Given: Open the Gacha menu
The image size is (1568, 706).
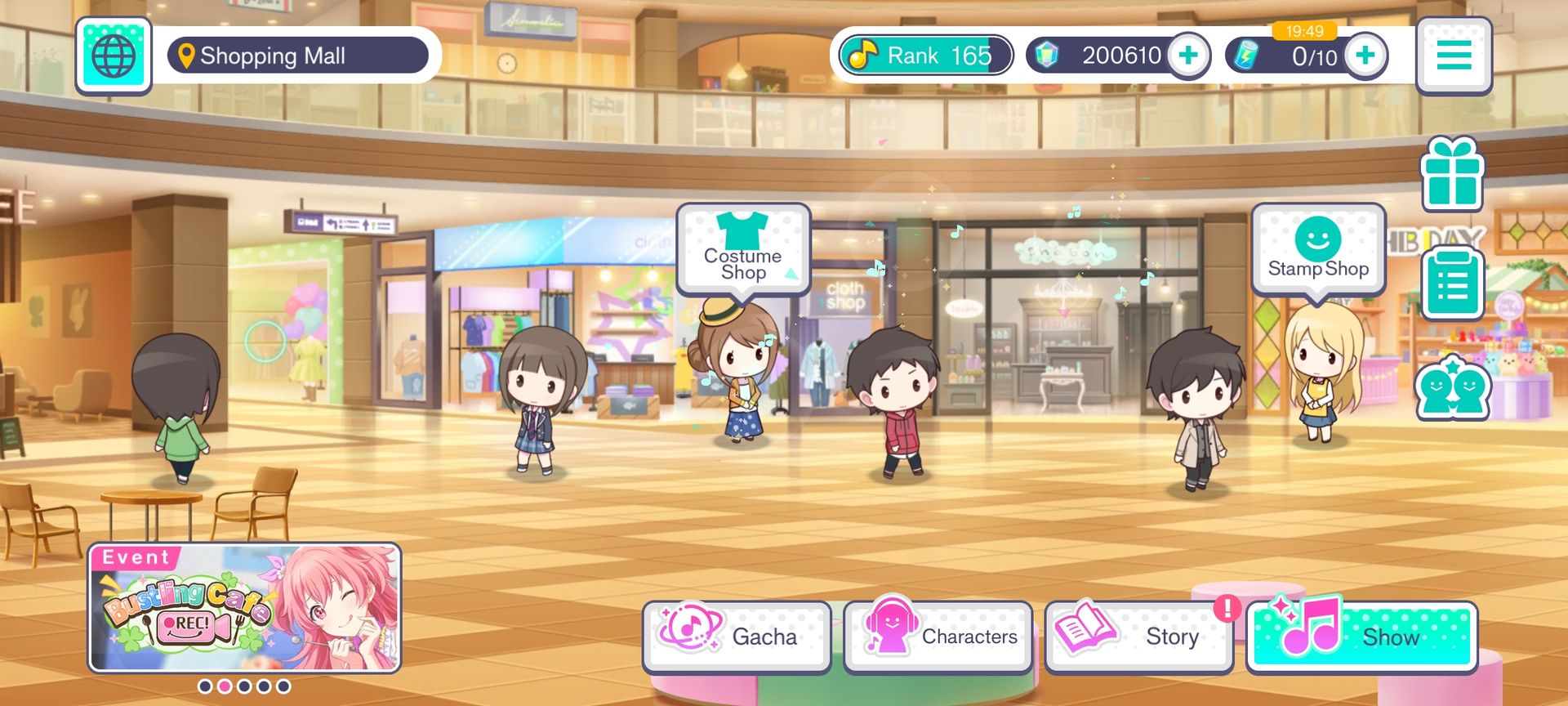Looking at the screenshot, I should coord(736,637).
